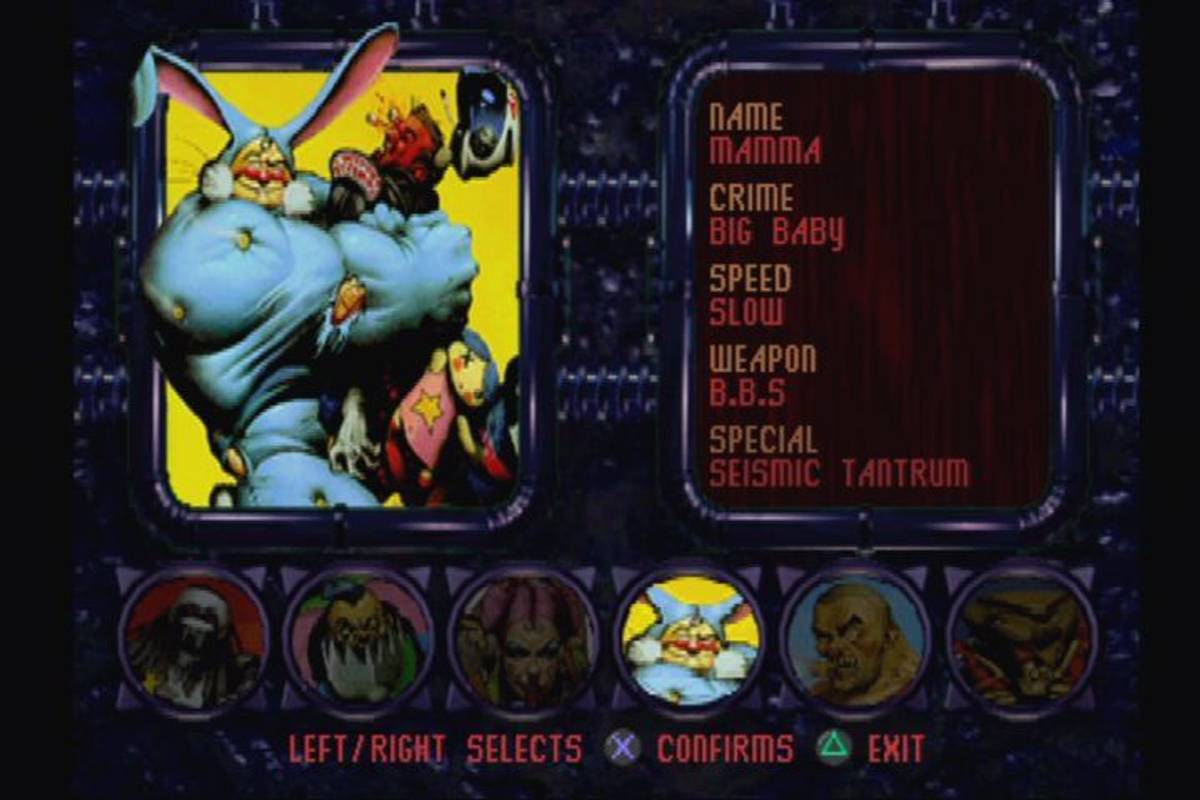This screenshot has height=800, width=1200.
Task: Select the white-faced clown portrait on red background
Action: pyautogui.click(x=194, y=640)
